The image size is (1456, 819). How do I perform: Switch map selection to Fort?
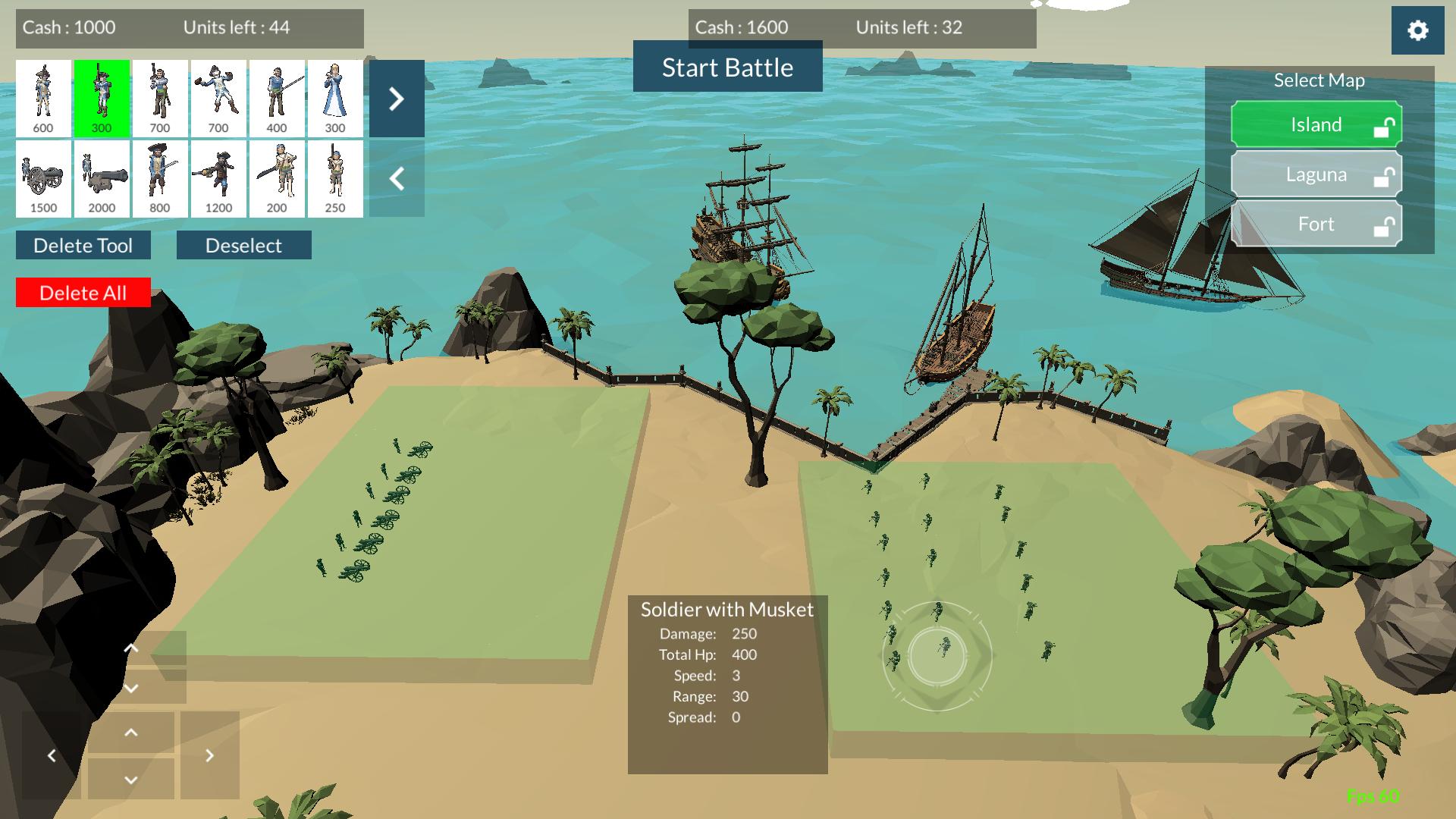[1317, 223]
